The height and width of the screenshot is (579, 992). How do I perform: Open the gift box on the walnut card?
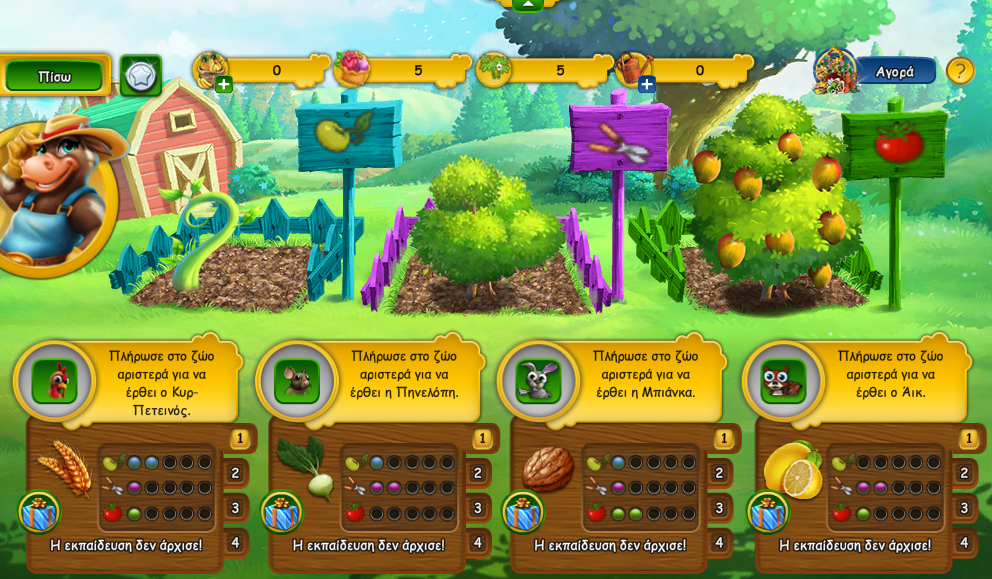click(x=523, y=512)
